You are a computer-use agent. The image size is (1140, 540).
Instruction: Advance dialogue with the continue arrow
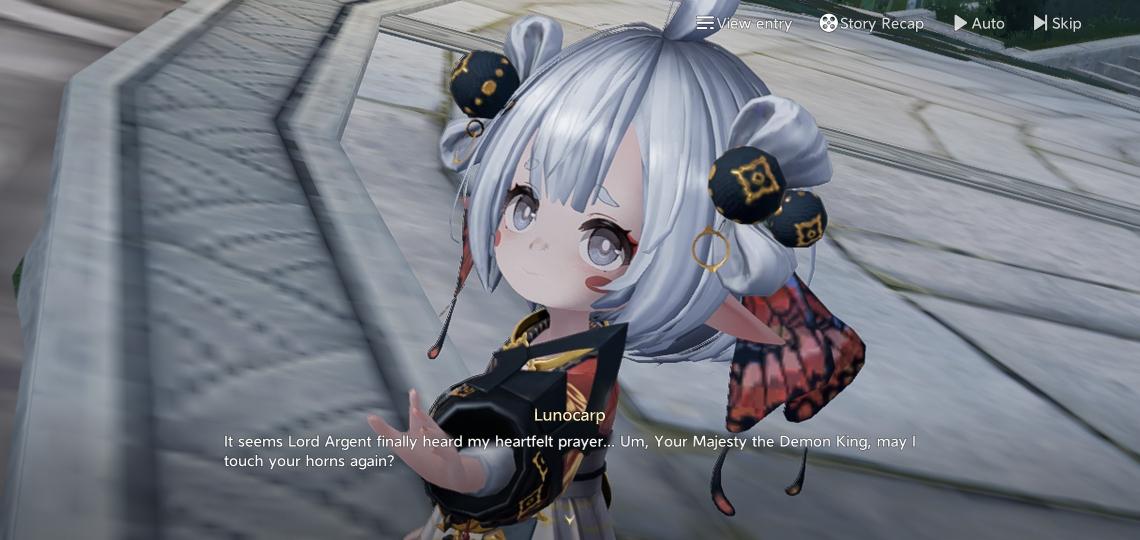(569, 519)
